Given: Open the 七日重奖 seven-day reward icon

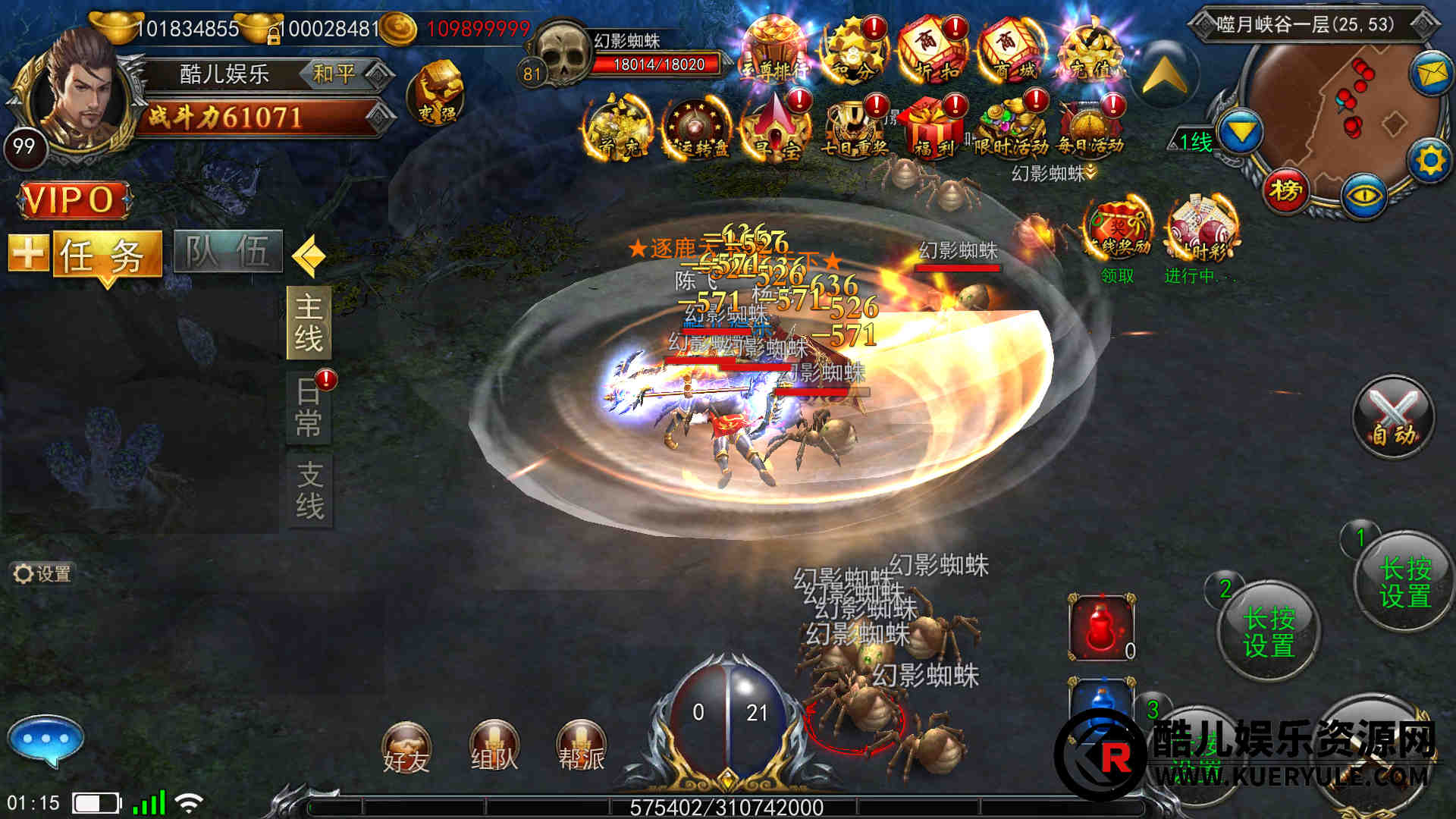Looking at the screenshot, I should pyautogui.click(x=855, y=126).
